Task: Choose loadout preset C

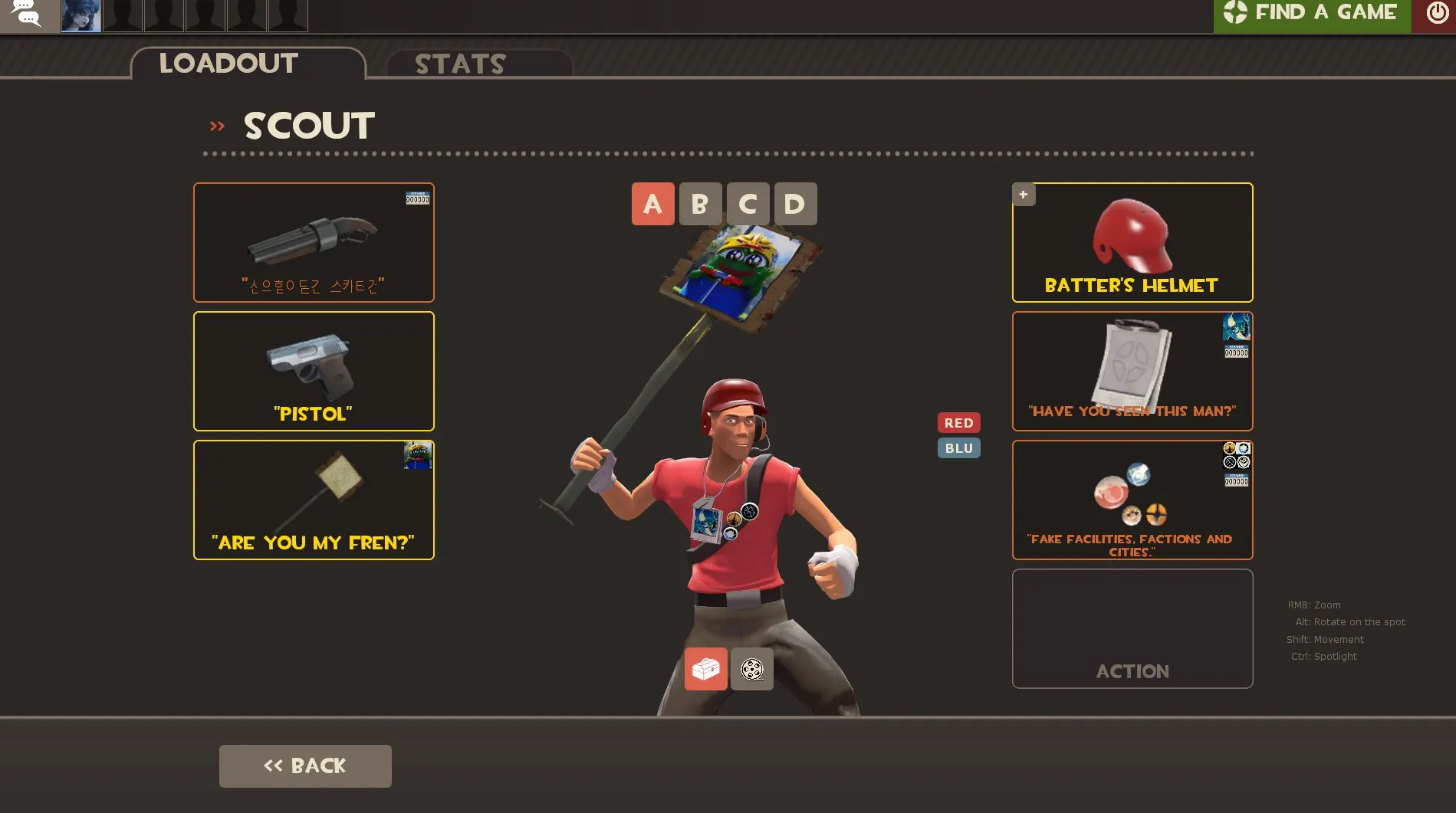Action: [748, 204]
